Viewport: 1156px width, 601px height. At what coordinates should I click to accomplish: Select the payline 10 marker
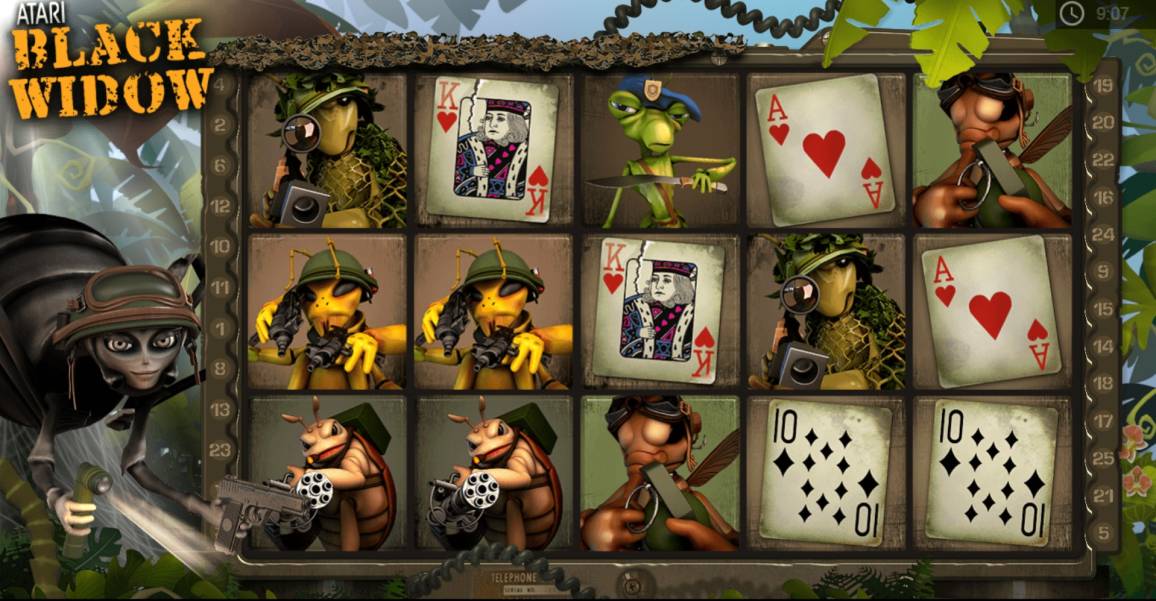point(219,246)
